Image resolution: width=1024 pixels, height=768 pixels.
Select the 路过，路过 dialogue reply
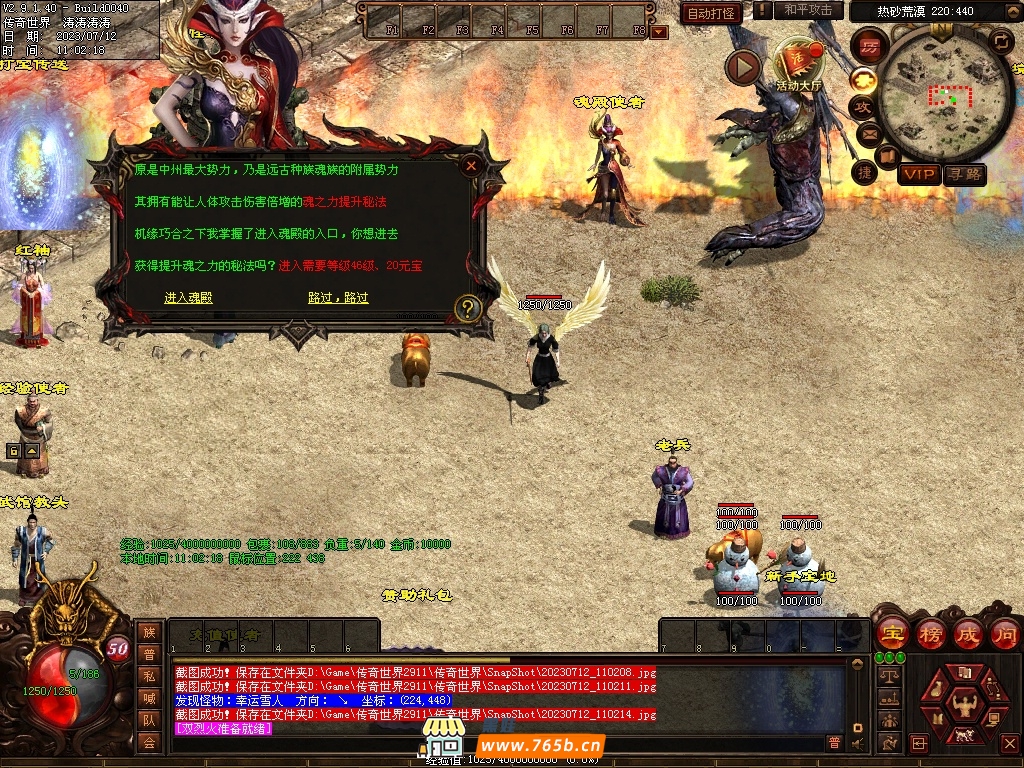coord(338,298)
